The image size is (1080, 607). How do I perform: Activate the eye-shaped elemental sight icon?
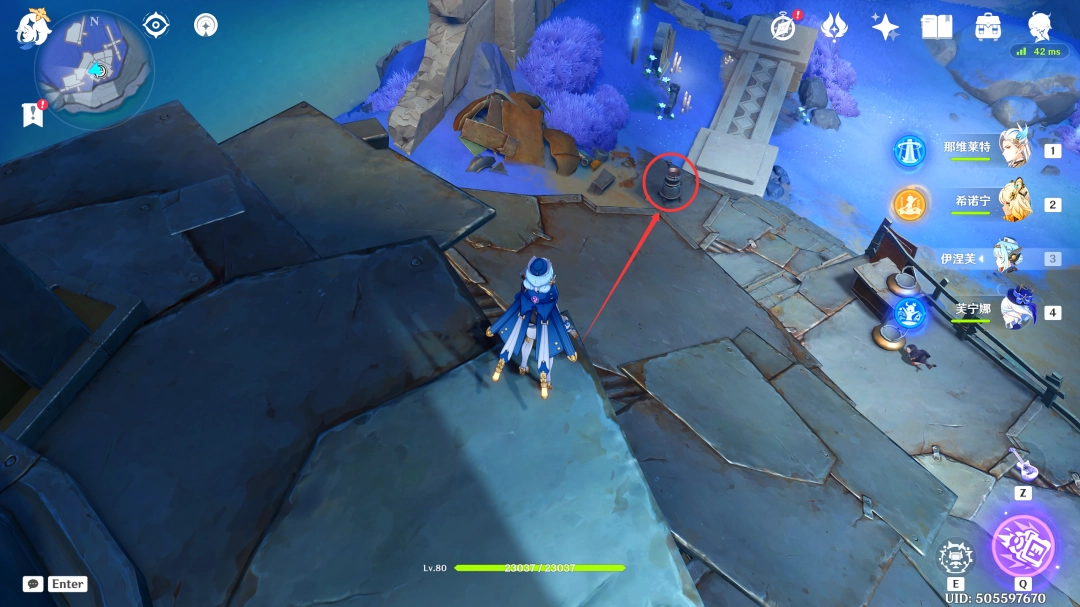tap(156, 25)
